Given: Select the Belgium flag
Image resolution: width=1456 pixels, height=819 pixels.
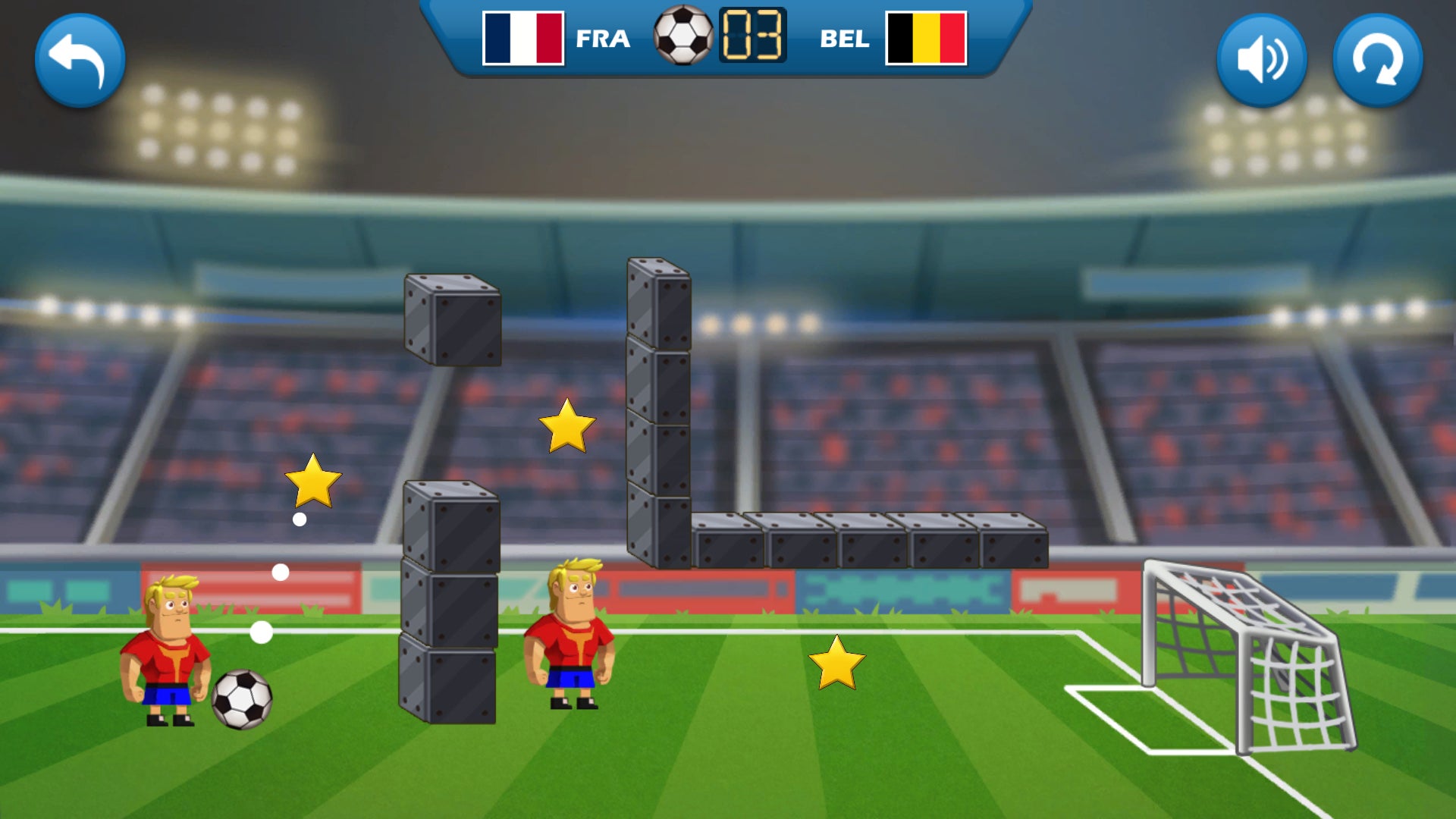Looking at the screenshot, I should coord(927,37).
